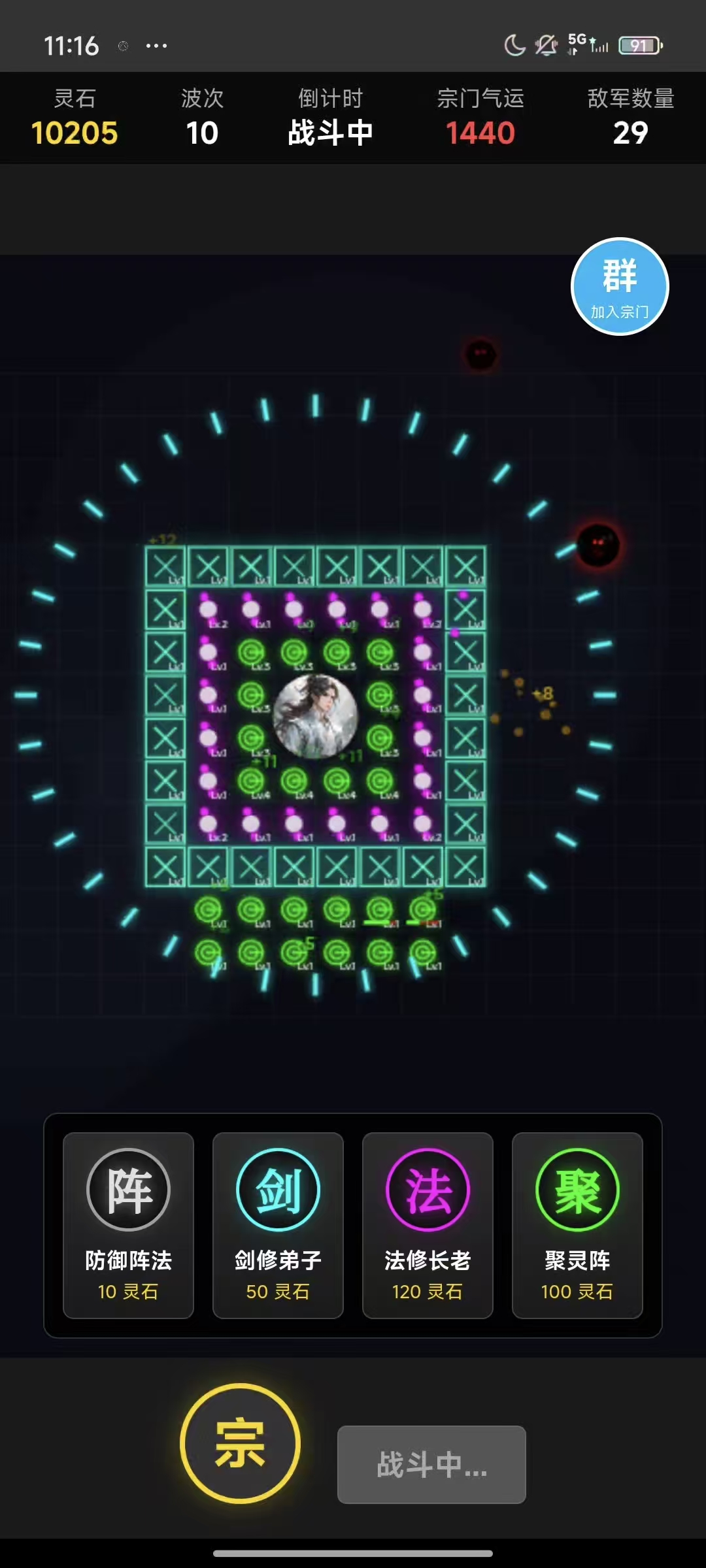Select the central sect master portrait
706x1568 pixels.
315,716
